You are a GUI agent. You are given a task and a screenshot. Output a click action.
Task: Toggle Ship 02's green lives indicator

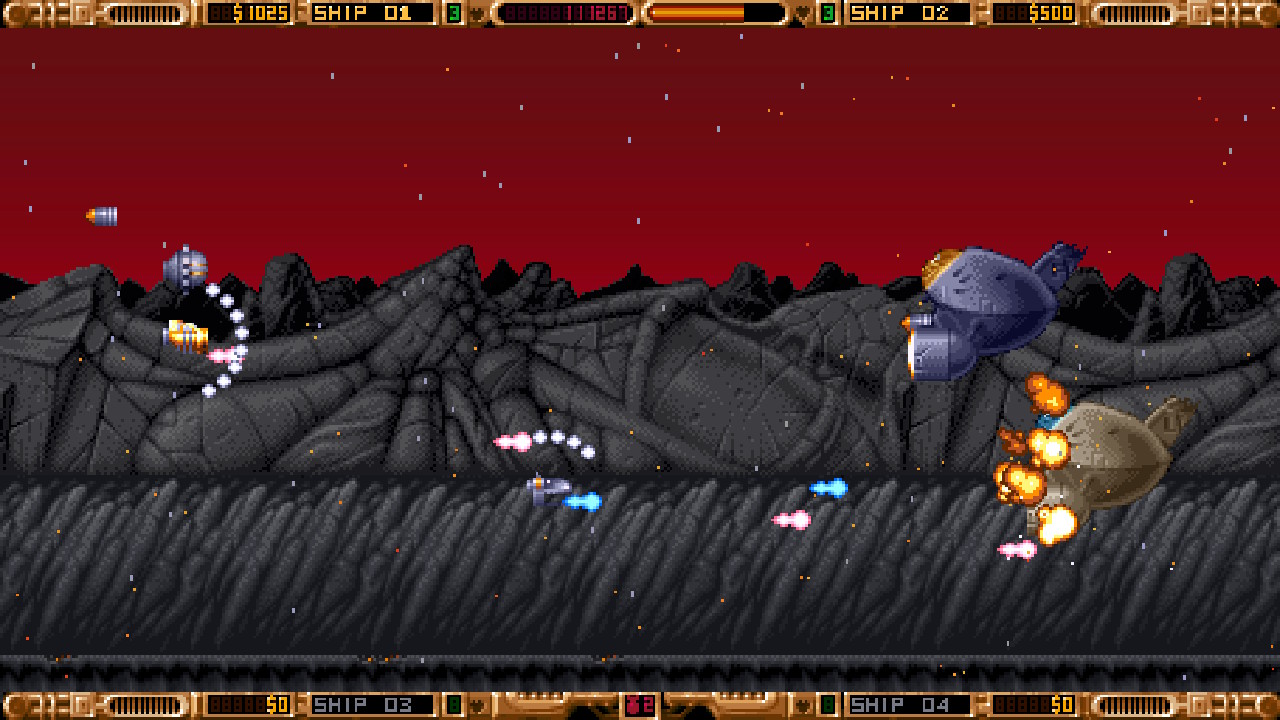(829, 13)
